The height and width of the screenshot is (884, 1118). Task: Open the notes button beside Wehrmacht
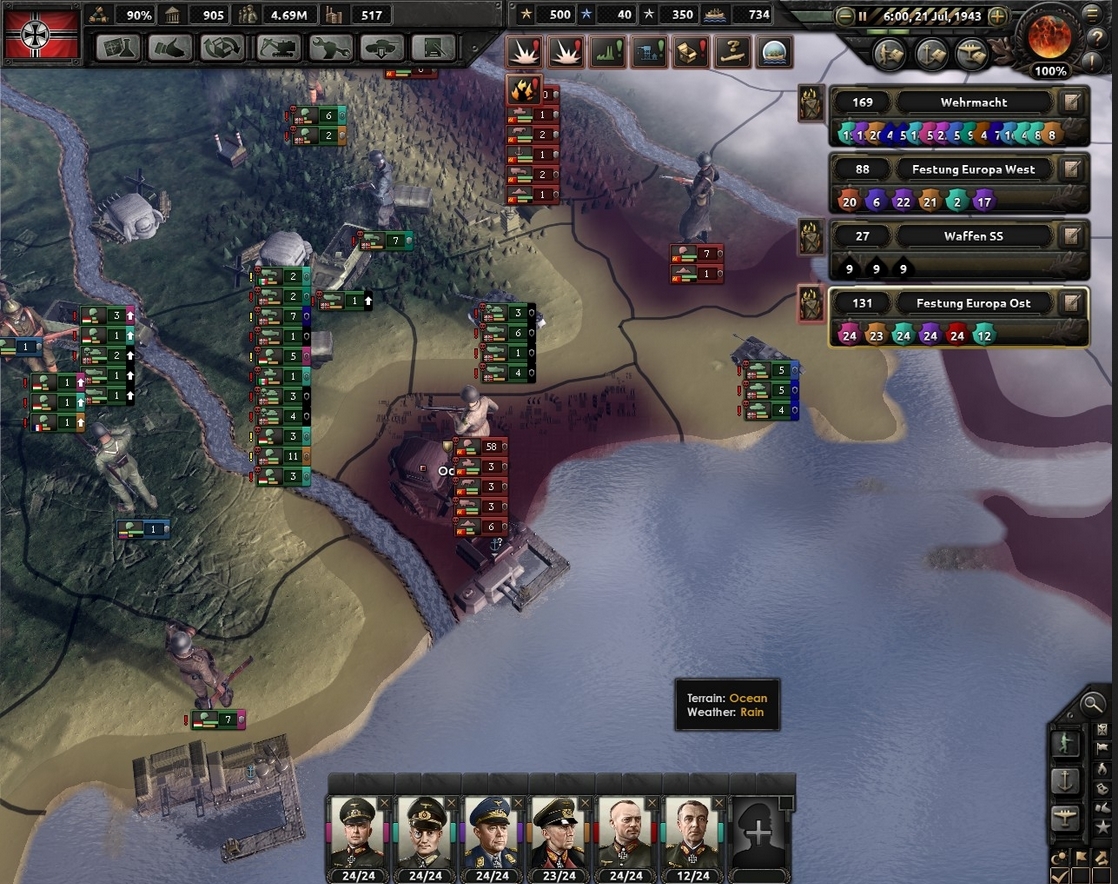point(1072,102)
